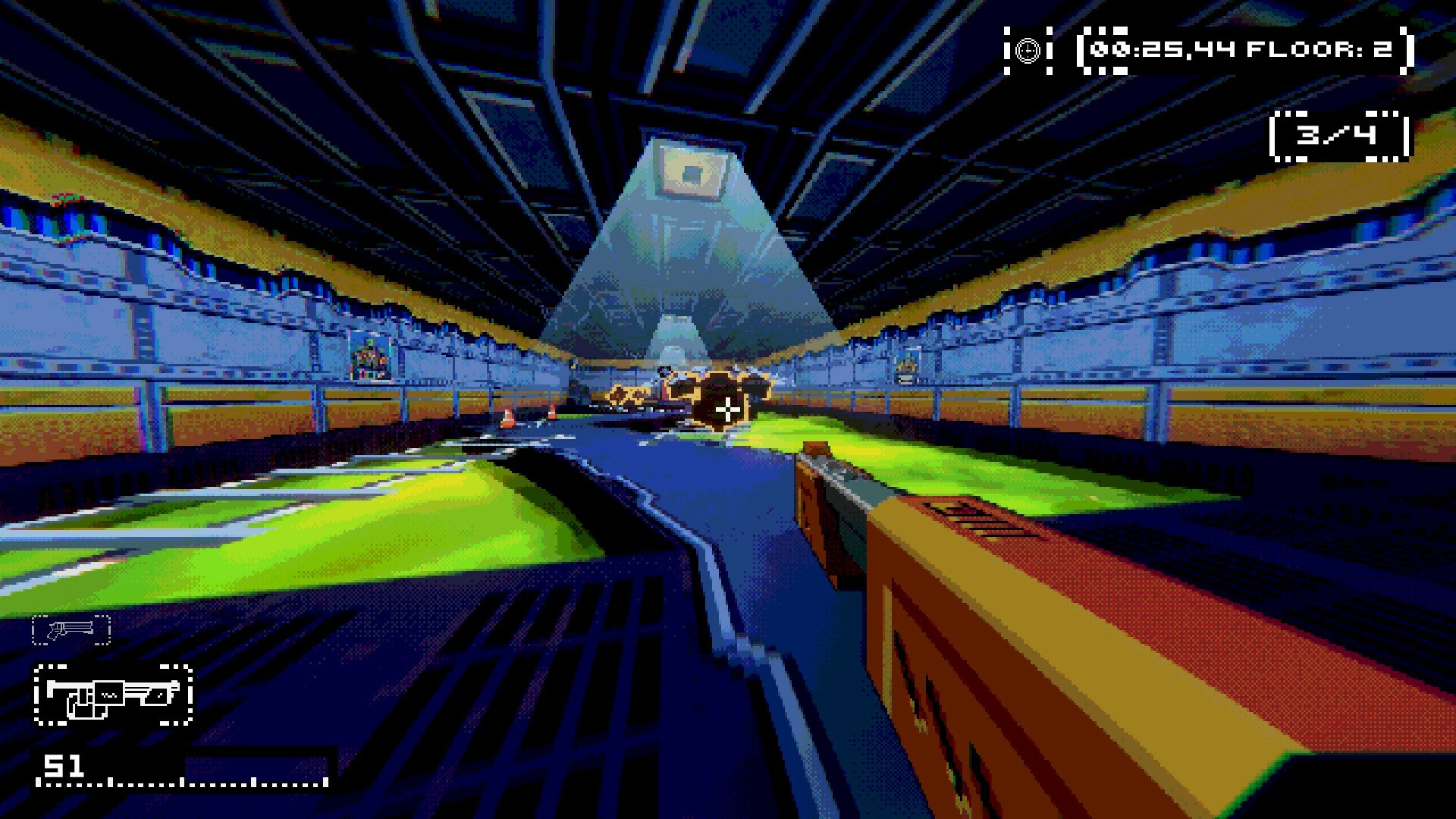Click the second traffic cone further back
This screenshot has height=819, width=1456.
[x=553, y=412]
